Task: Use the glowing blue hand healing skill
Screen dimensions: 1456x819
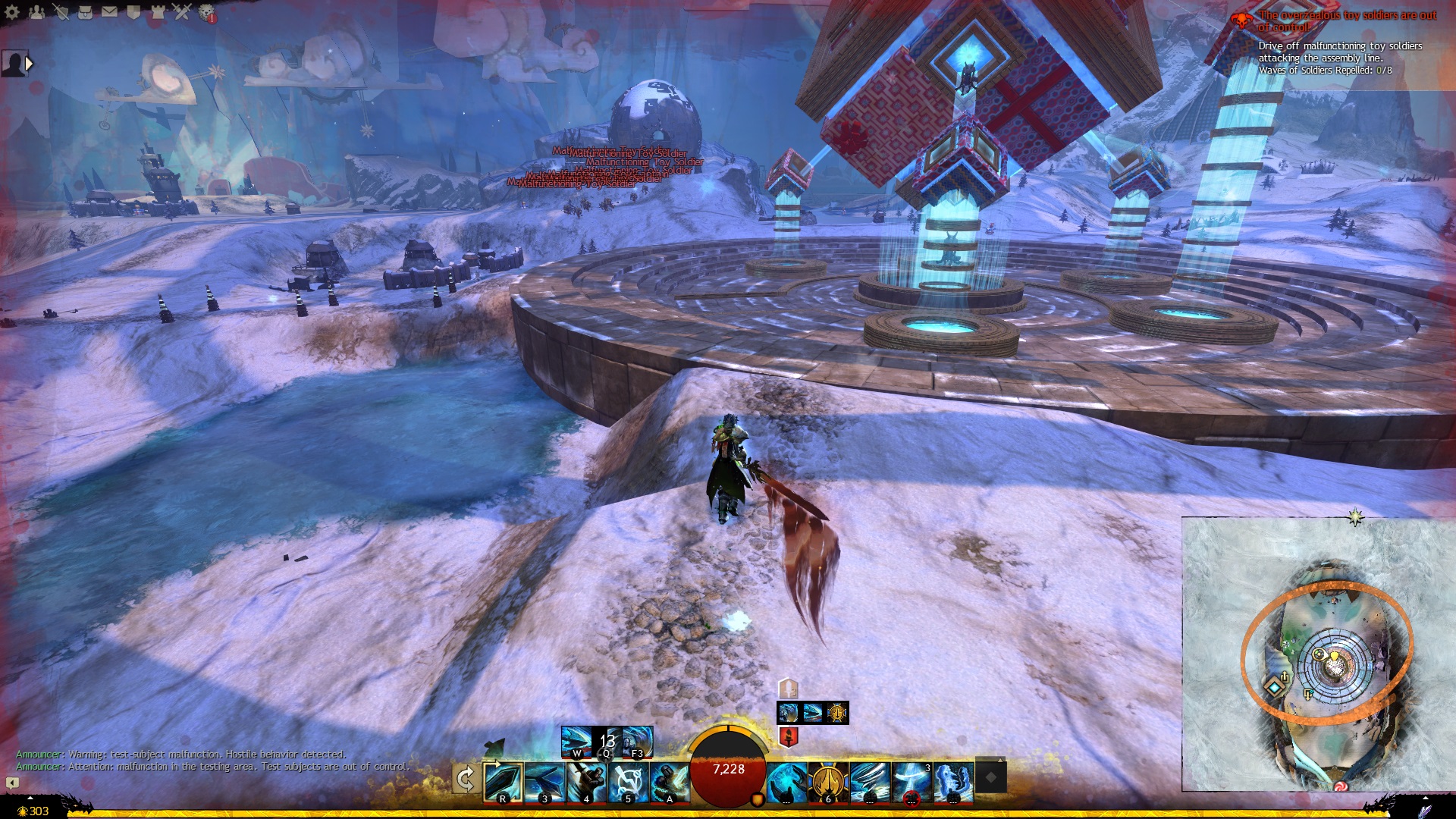Action: [786, 783]
